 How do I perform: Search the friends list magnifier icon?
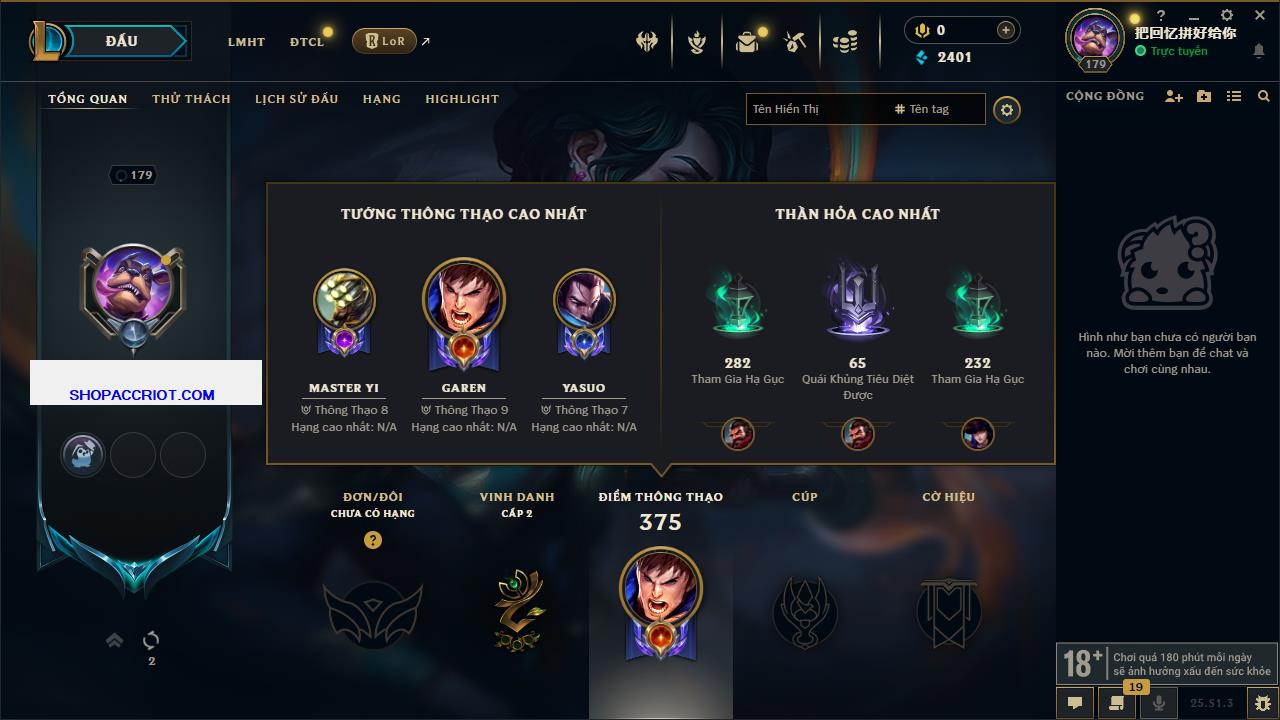[1264, 96]
